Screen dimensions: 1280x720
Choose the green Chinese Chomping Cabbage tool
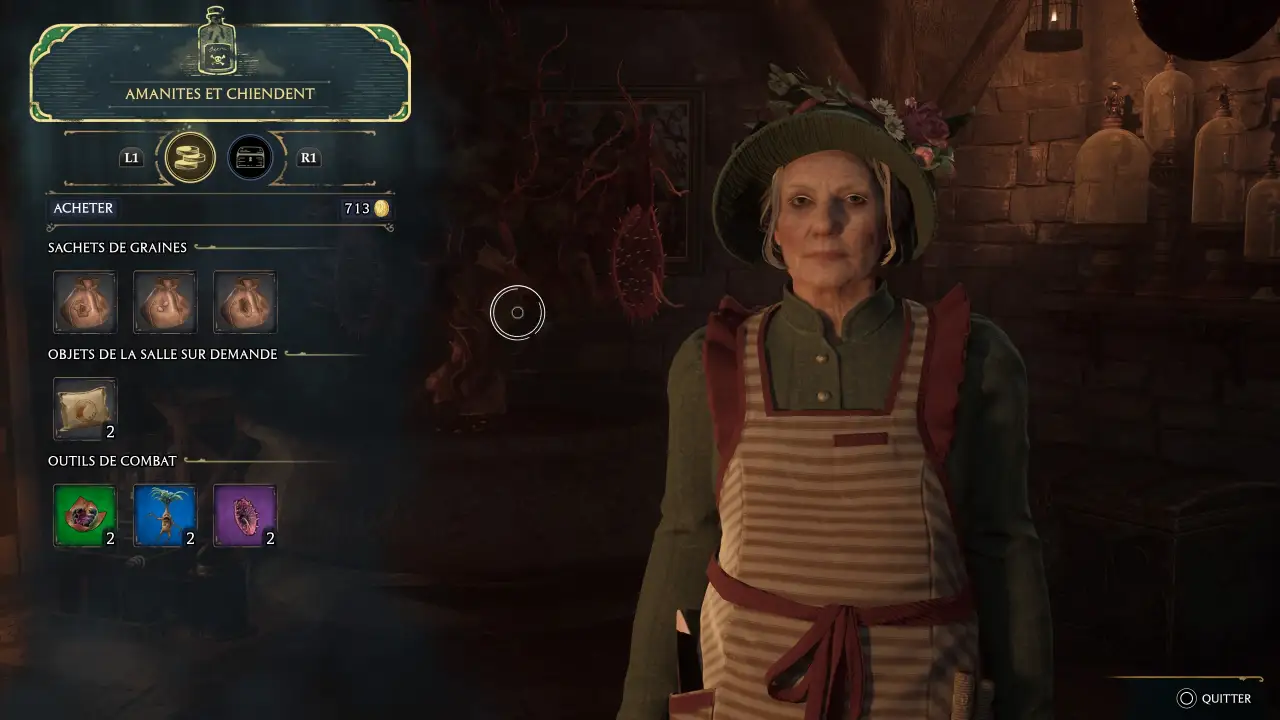tap(85, 516)
